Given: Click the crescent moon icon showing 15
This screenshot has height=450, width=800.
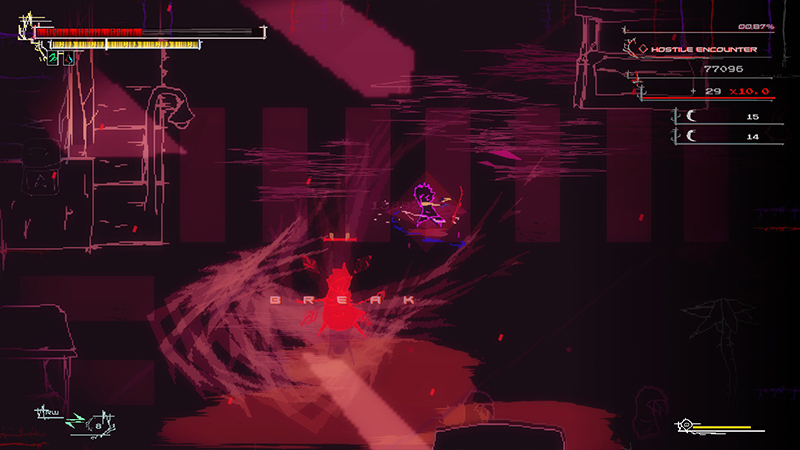Looking at the screenshot, I should point(690,117).
